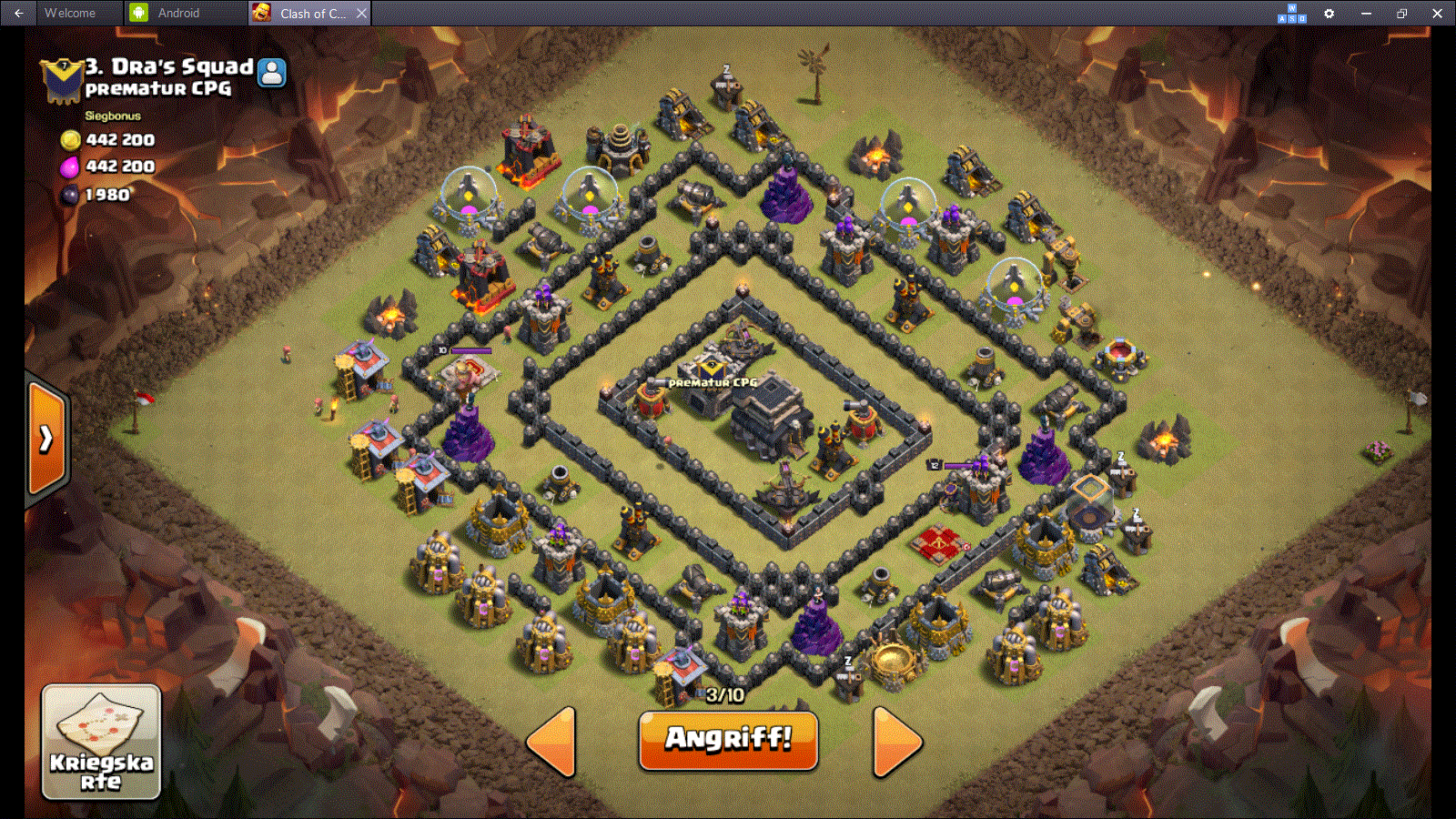Image resolution: width=1456 pixels, height=819 pixels.
Task: Close the Clash of Clans tab
Action: click(361, 13)
